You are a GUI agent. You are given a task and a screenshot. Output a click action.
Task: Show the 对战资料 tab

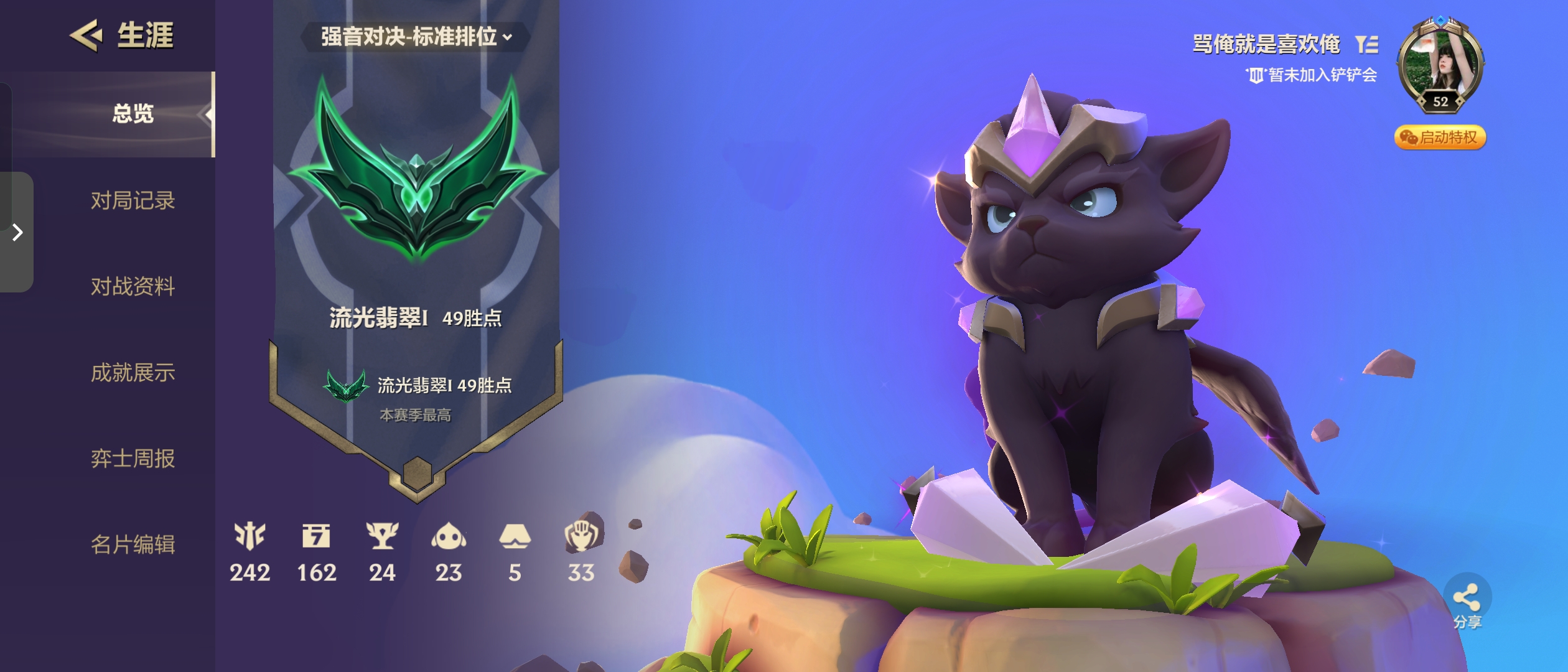click(133, 287)
